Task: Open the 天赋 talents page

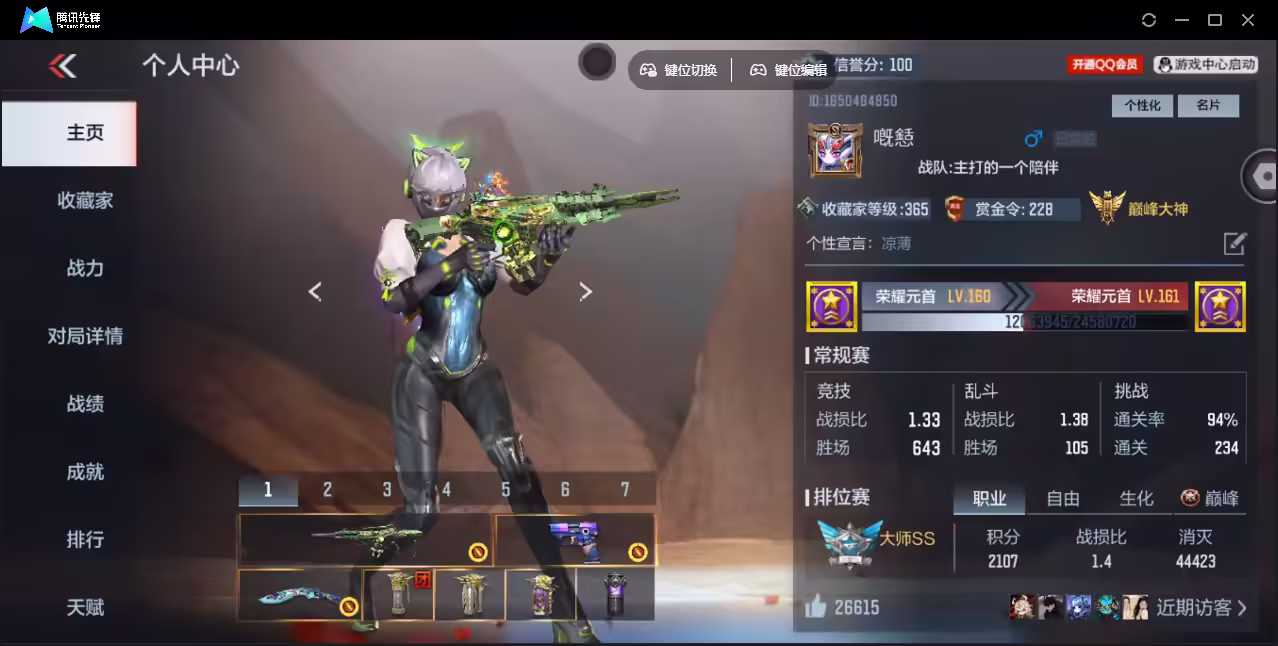Action: coord(85,607)
